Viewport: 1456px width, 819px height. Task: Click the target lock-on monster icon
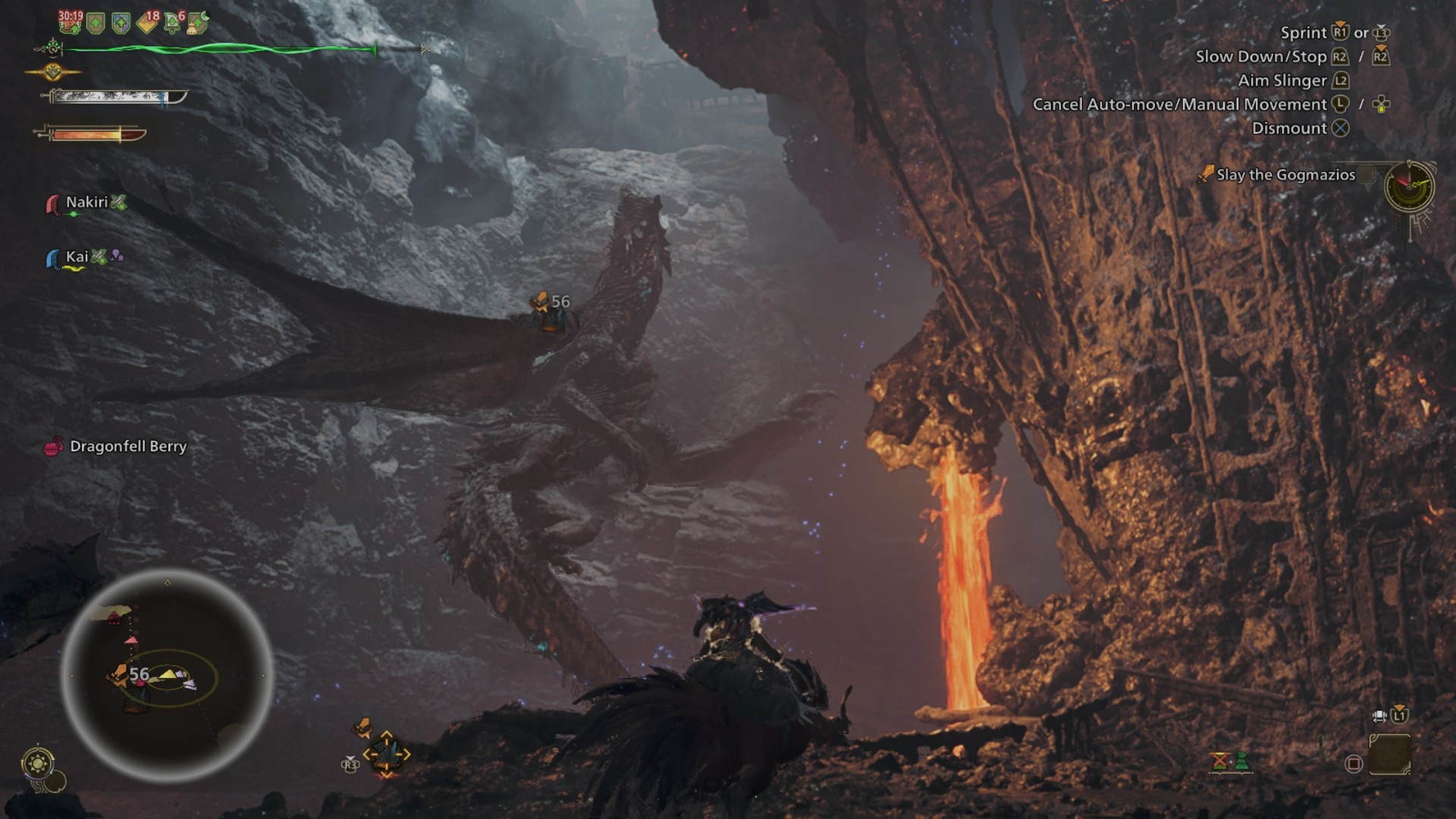(386, 753)
